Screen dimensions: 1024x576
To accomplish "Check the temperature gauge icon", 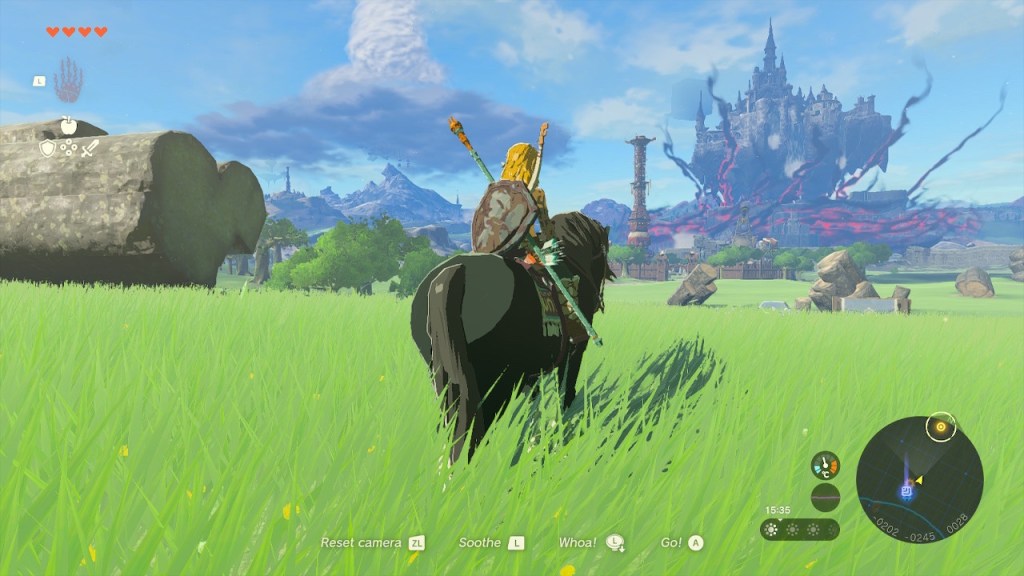I will tap(825, 465).
